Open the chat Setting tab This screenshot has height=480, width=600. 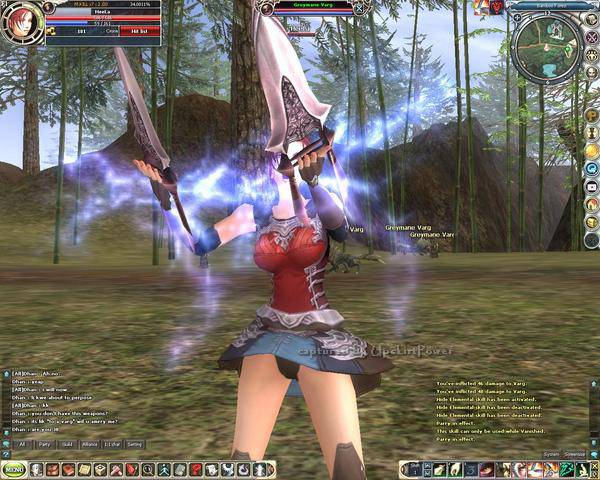tap(134, 443)
